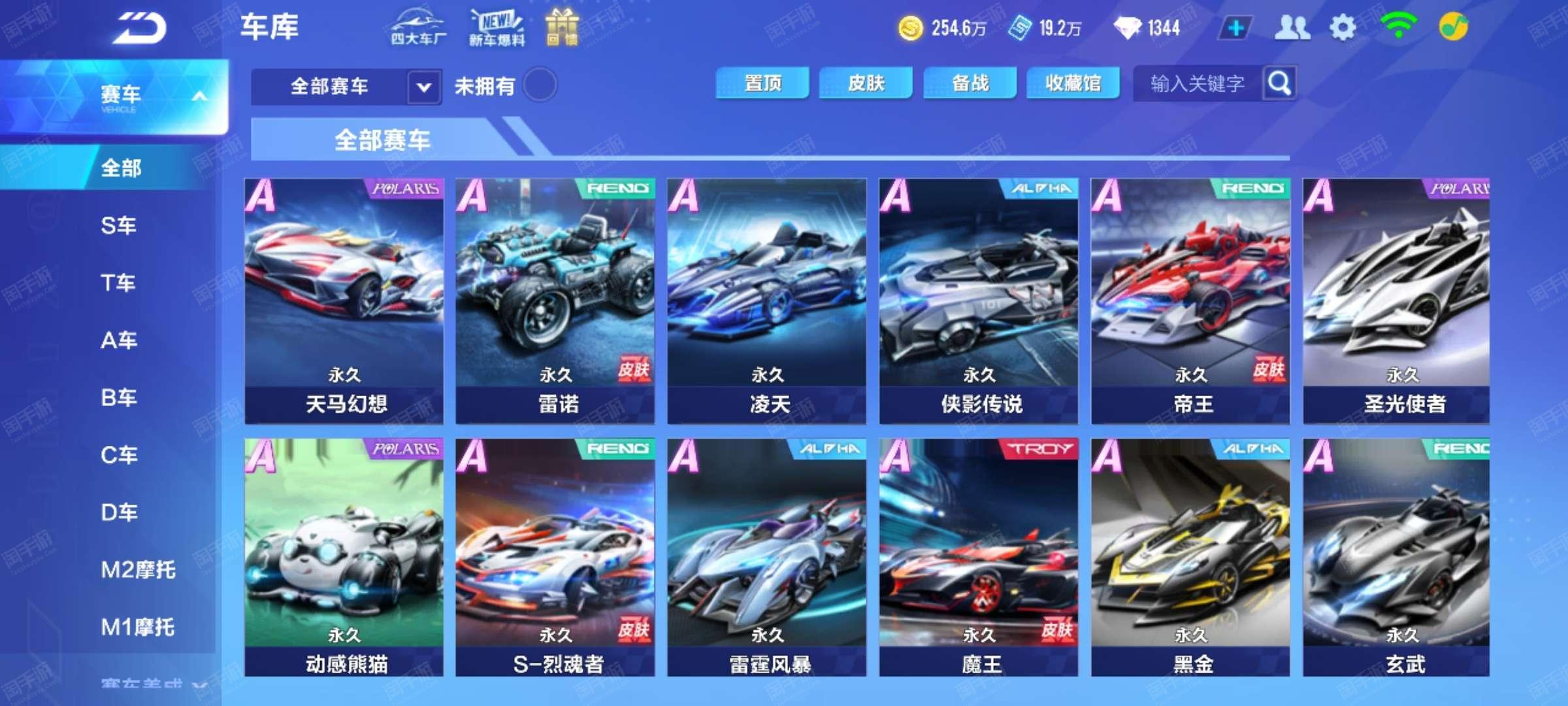Click the blue plus recharge icon

coord(1235,27)
